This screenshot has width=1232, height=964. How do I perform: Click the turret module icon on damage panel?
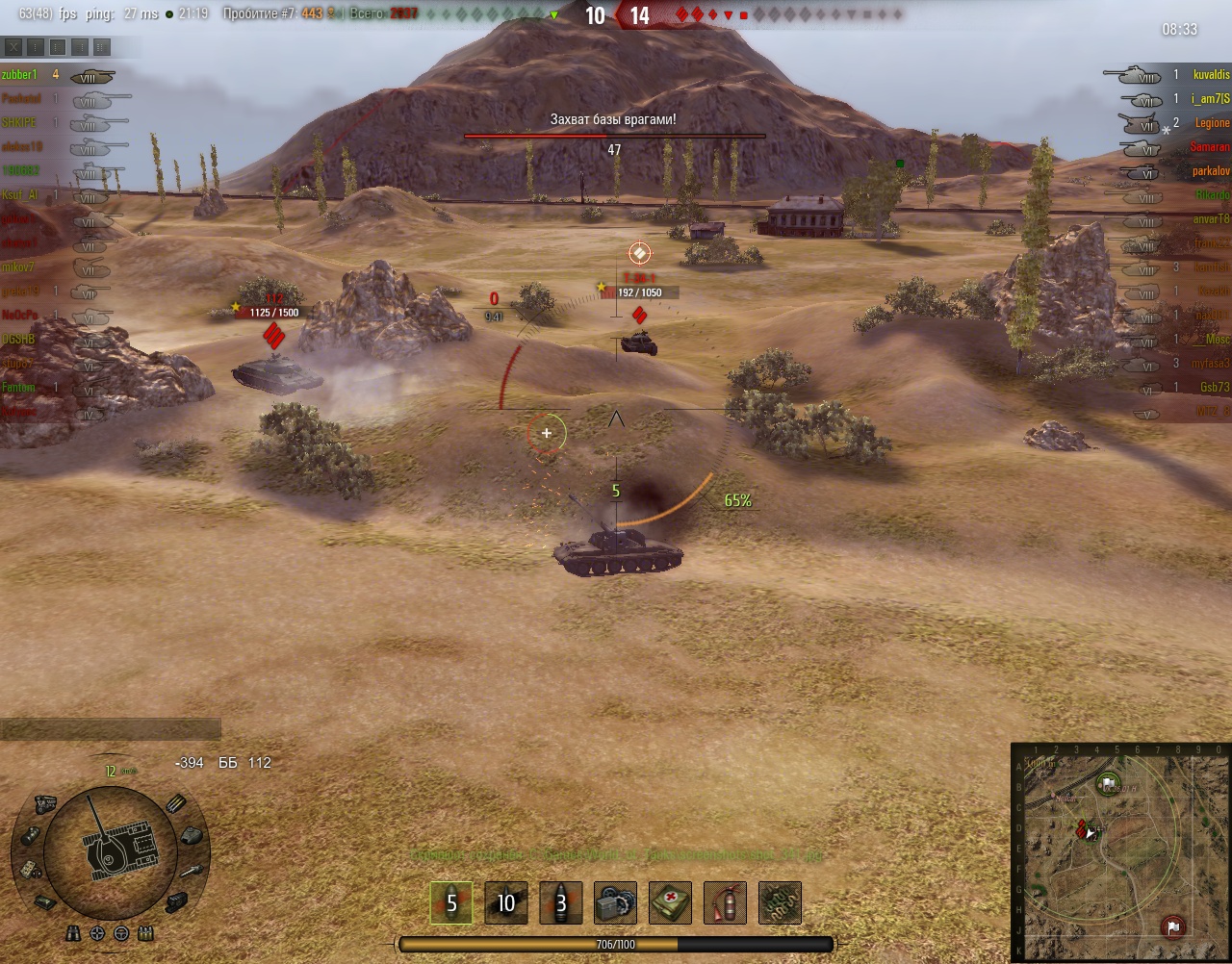tap(191, 835)
